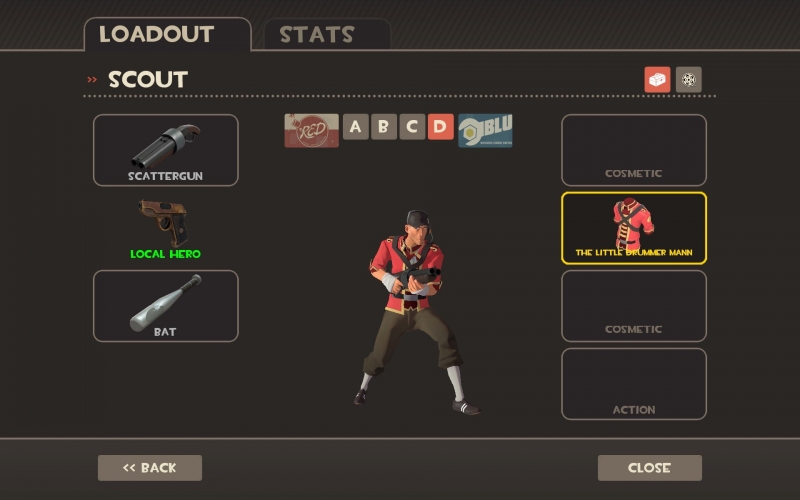Select the Loadout tab
Image resolution: width=800 pixels, height=500 pixels.
tap(157, 34)
